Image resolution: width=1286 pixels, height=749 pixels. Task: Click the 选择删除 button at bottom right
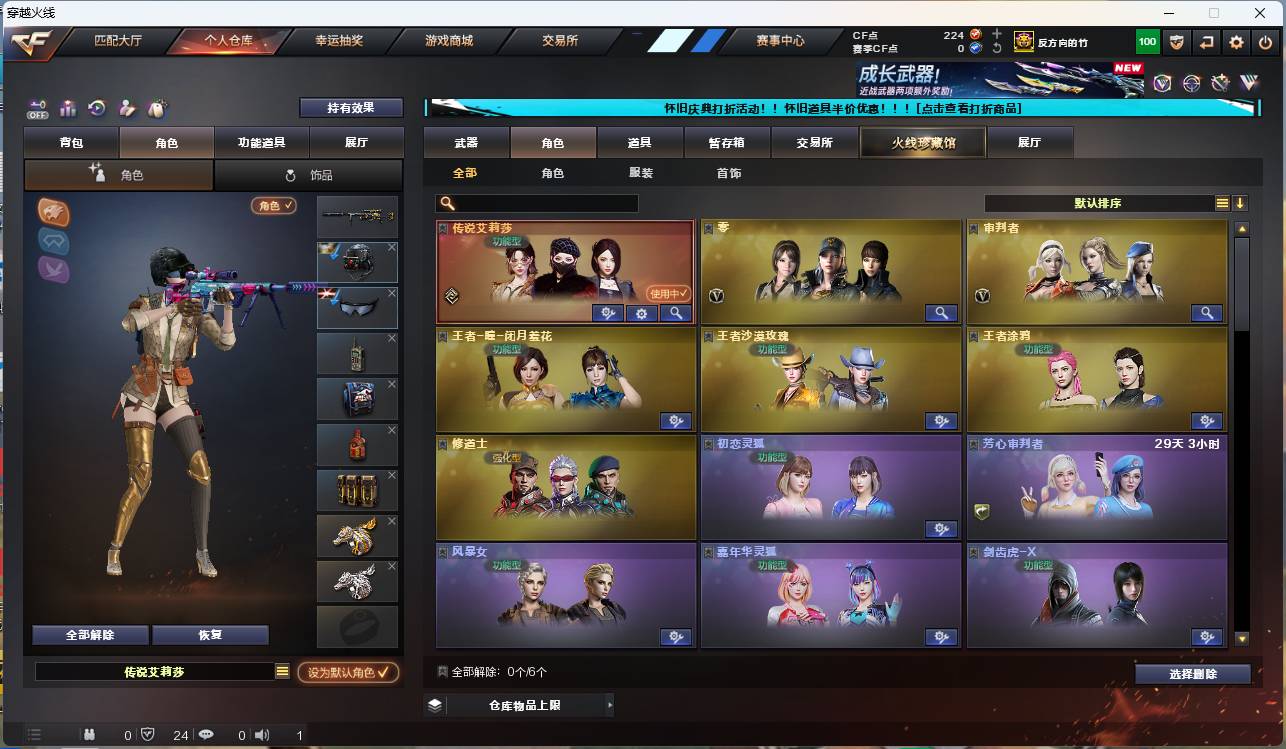coord(1192,672)
